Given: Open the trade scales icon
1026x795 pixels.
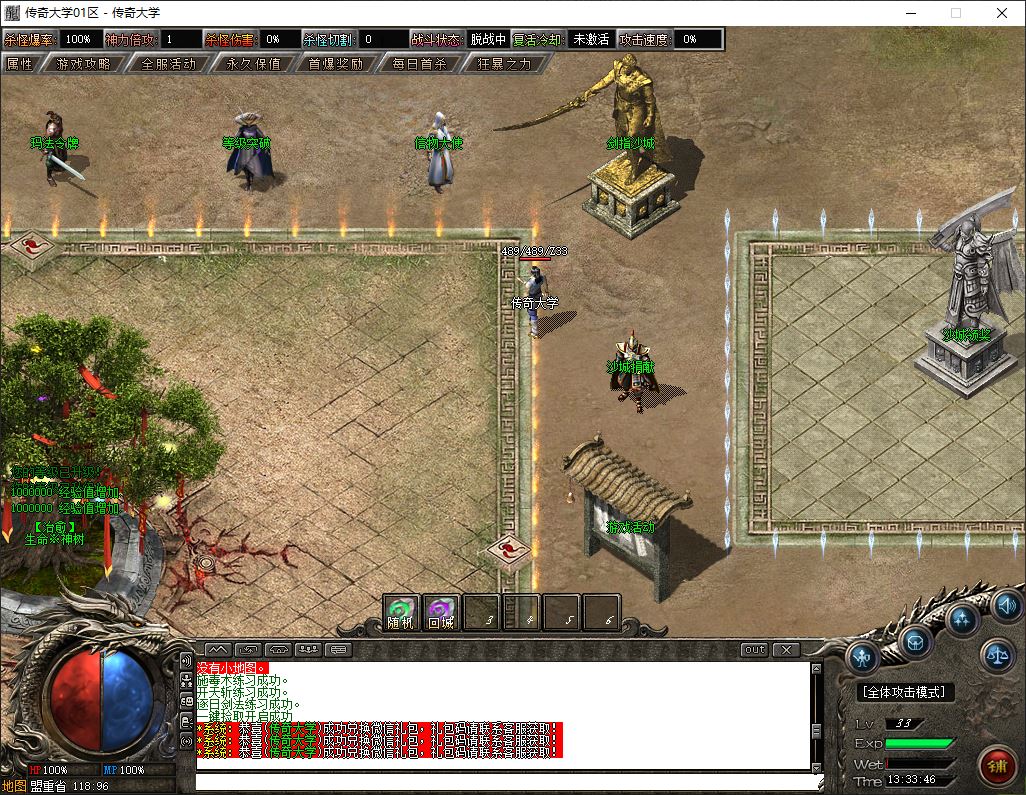Looking at the screenshot, I should click(x=997, y=655).
